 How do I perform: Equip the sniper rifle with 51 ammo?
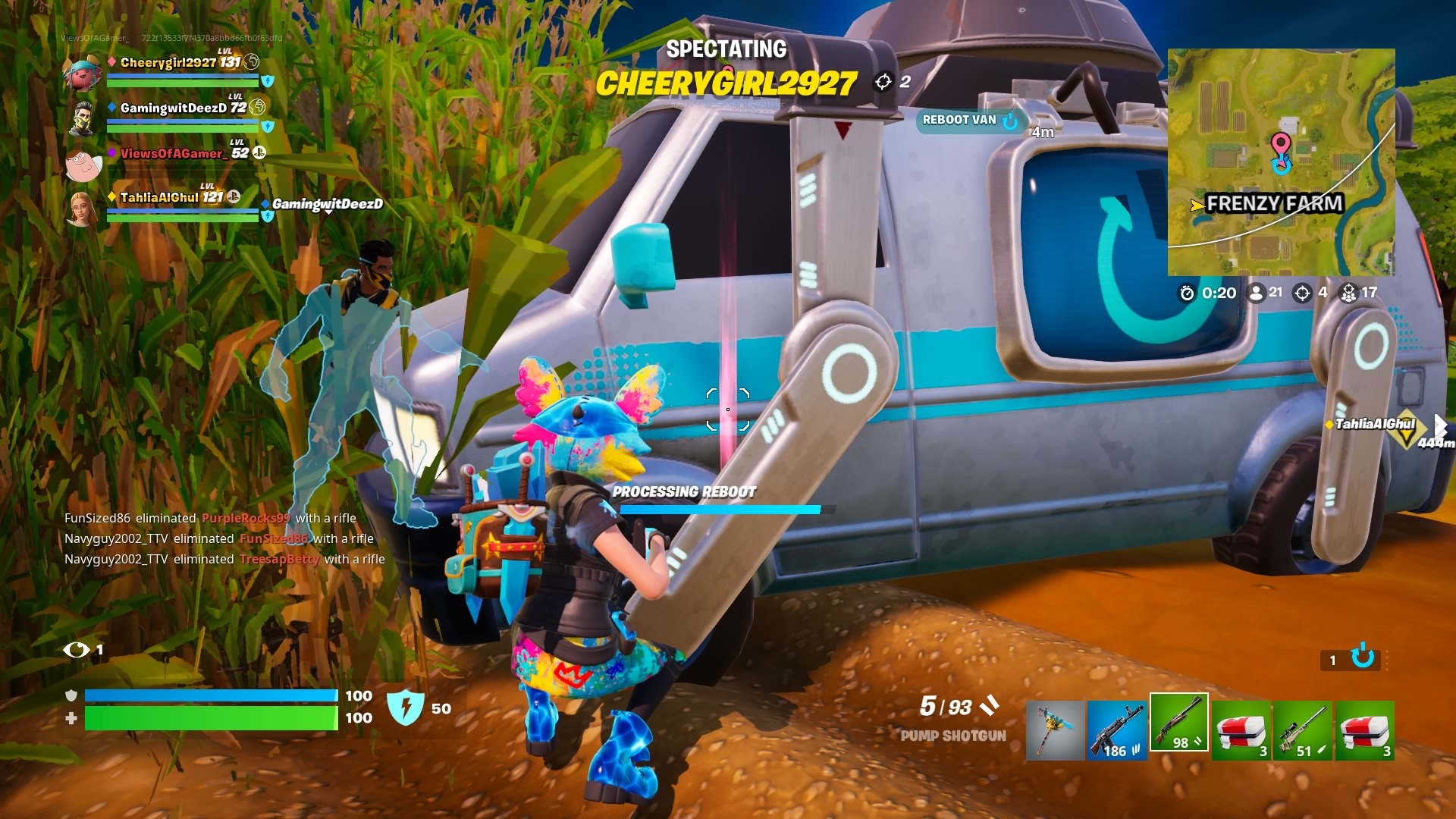point(1302,730)
